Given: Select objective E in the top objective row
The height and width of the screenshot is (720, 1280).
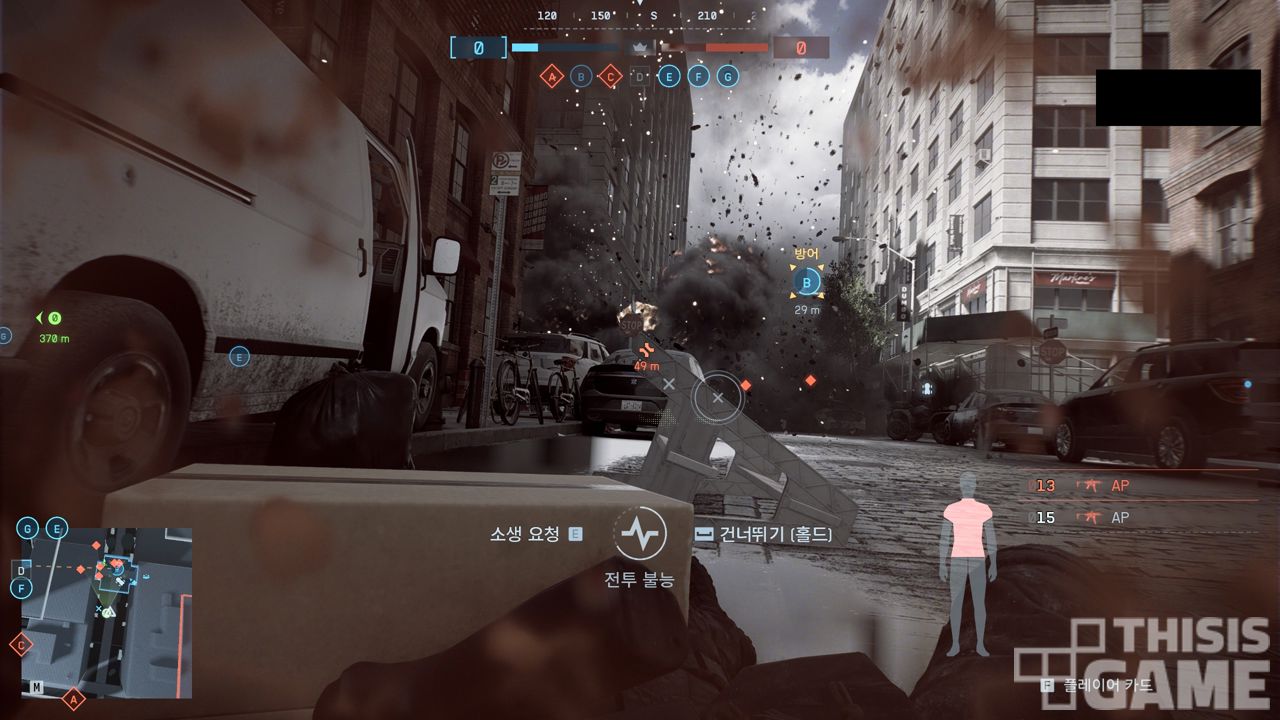Looking at the screenshot, I should click(x=669, y=76).
